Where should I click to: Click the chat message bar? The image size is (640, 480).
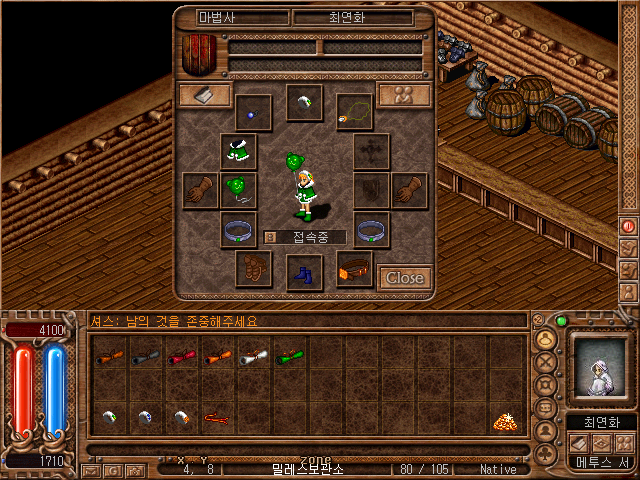(x=306, y=321)
